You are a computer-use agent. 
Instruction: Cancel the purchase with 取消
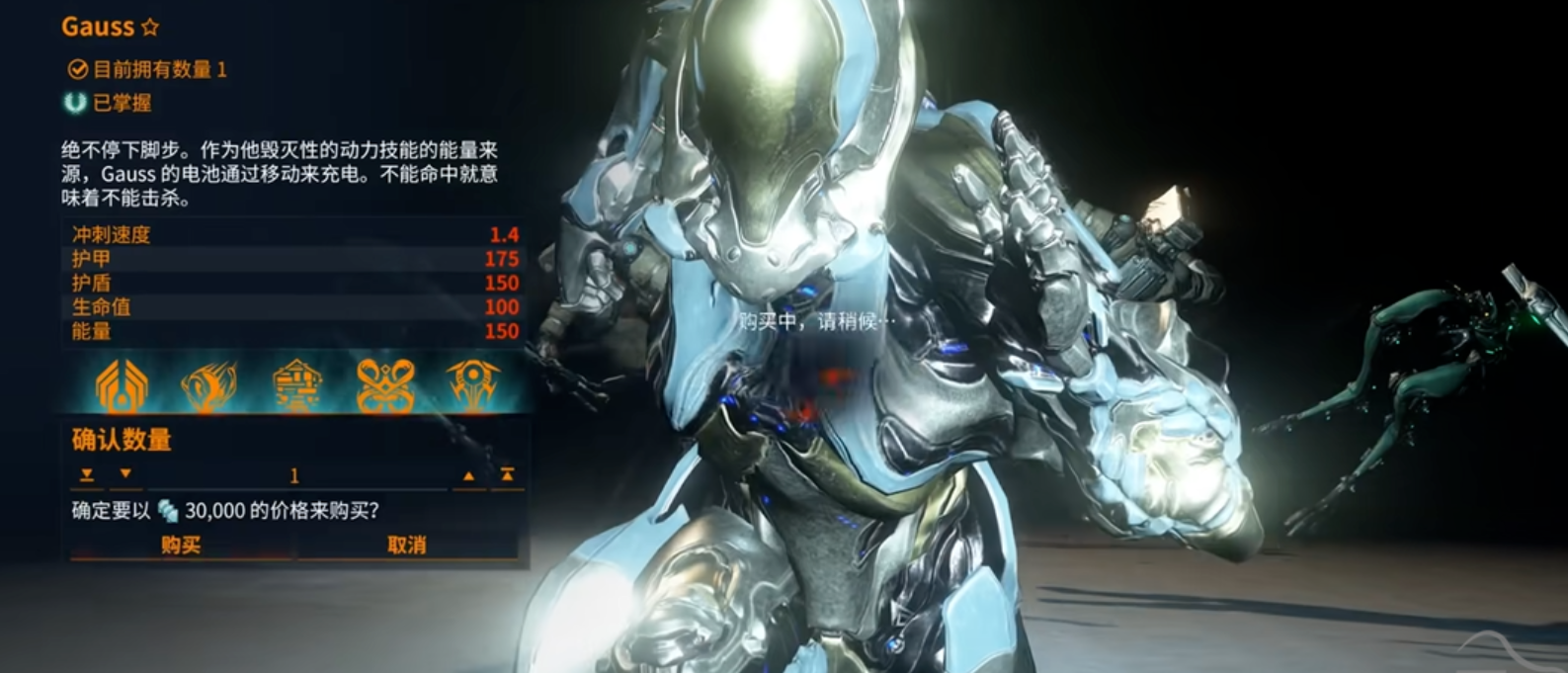click(x=406, y=545)
